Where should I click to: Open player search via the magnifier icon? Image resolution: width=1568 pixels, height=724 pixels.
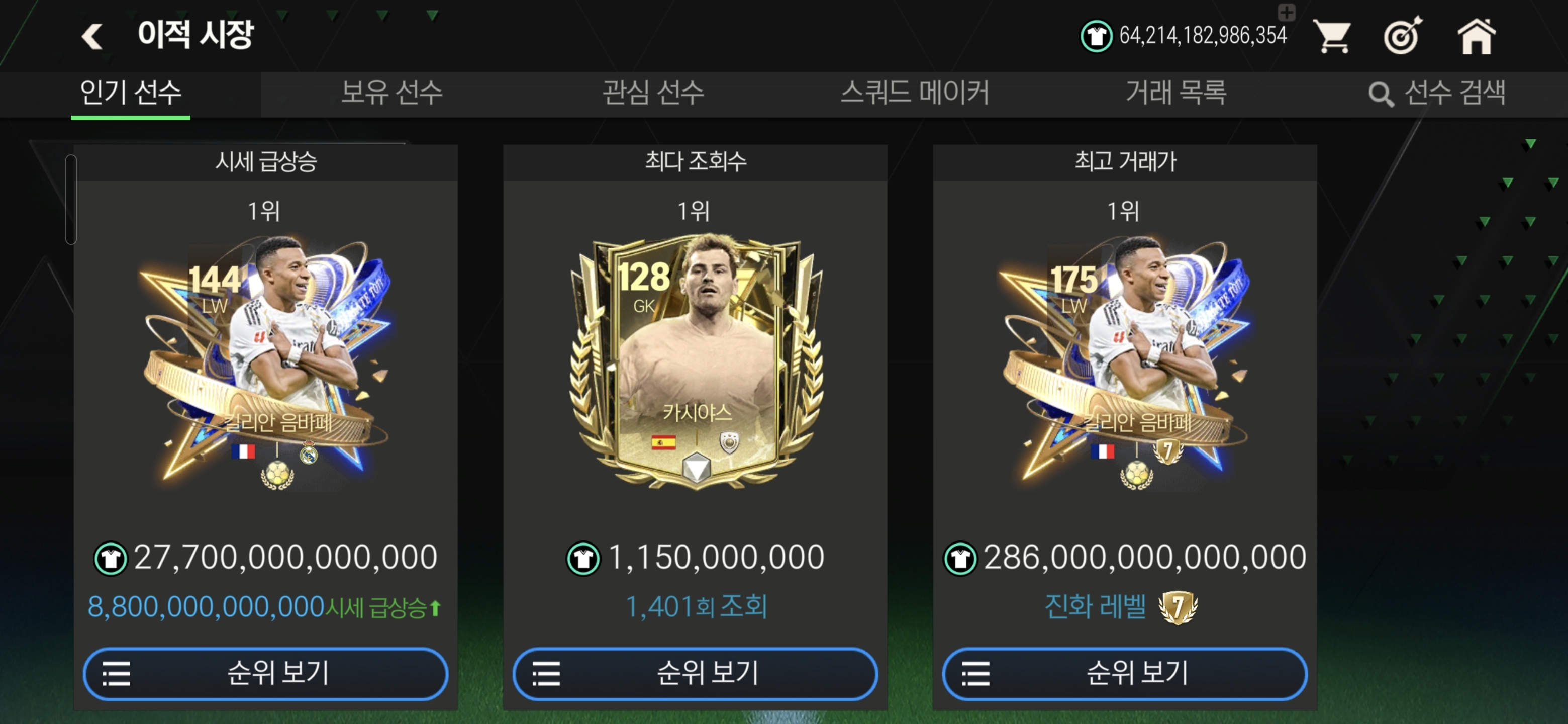click(1382, 95)
